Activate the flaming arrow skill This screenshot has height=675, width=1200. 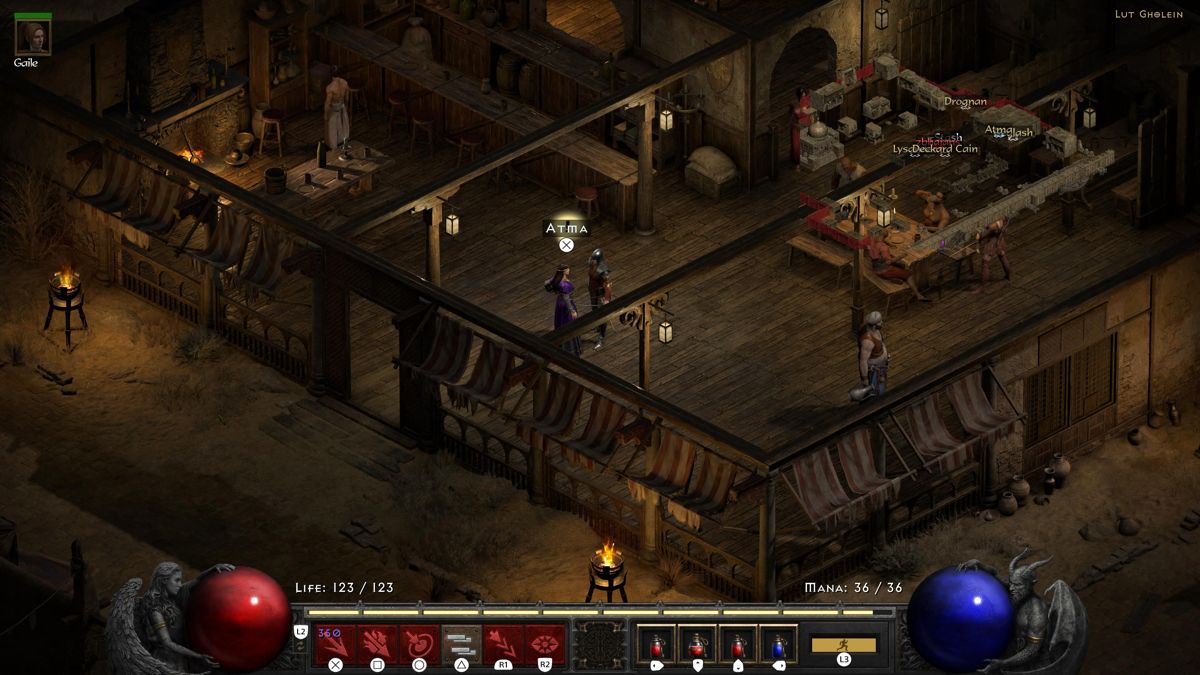[x=377, y=643]
